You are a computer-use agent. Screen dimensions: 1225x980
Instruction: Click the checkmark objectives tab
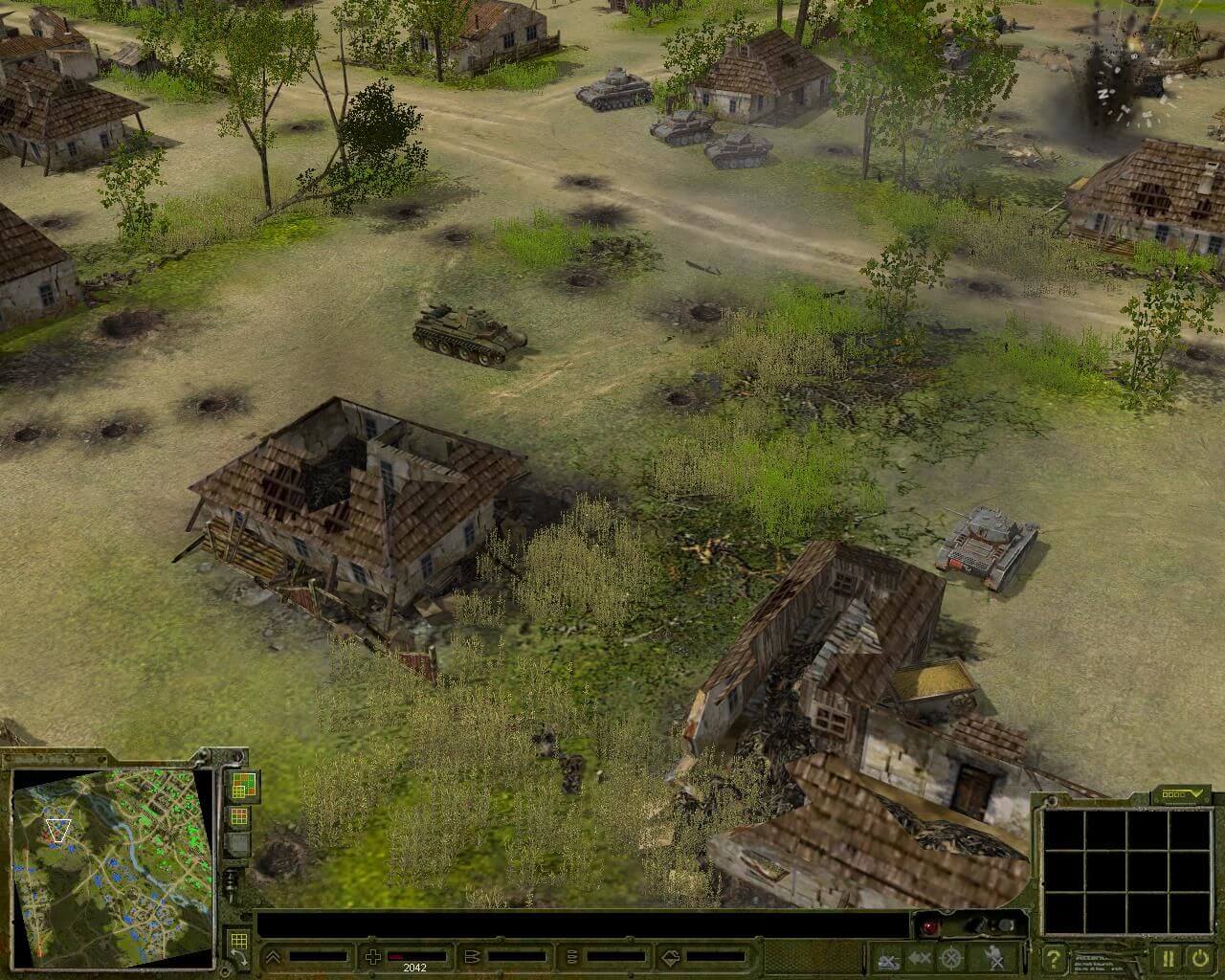[x=1184, y=794]
